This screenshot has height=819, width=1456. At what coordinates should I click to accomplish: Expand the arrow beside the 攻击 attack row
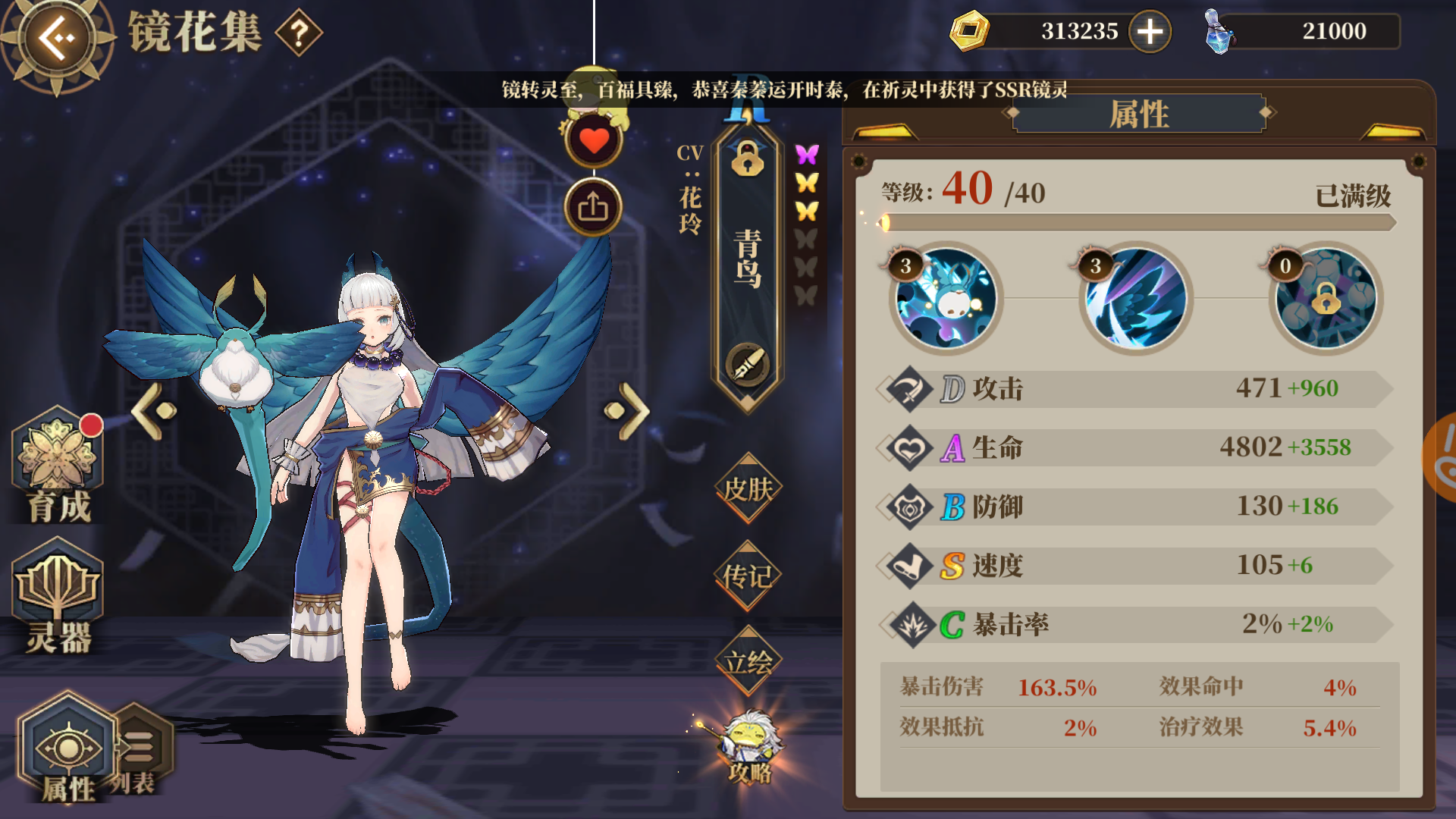point(886,389)
